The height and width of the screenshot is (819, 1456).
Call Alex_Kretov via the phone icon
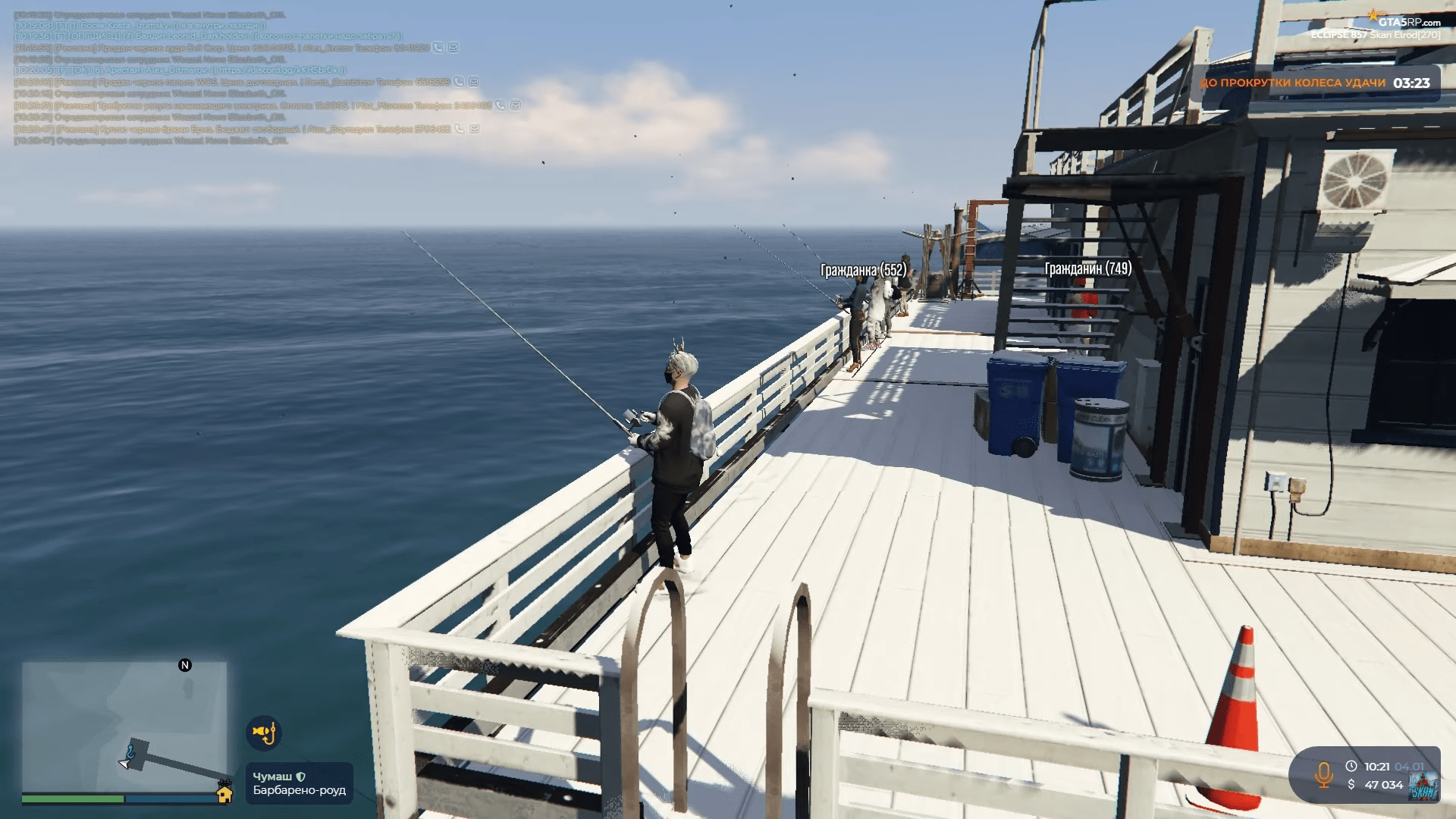438,48
